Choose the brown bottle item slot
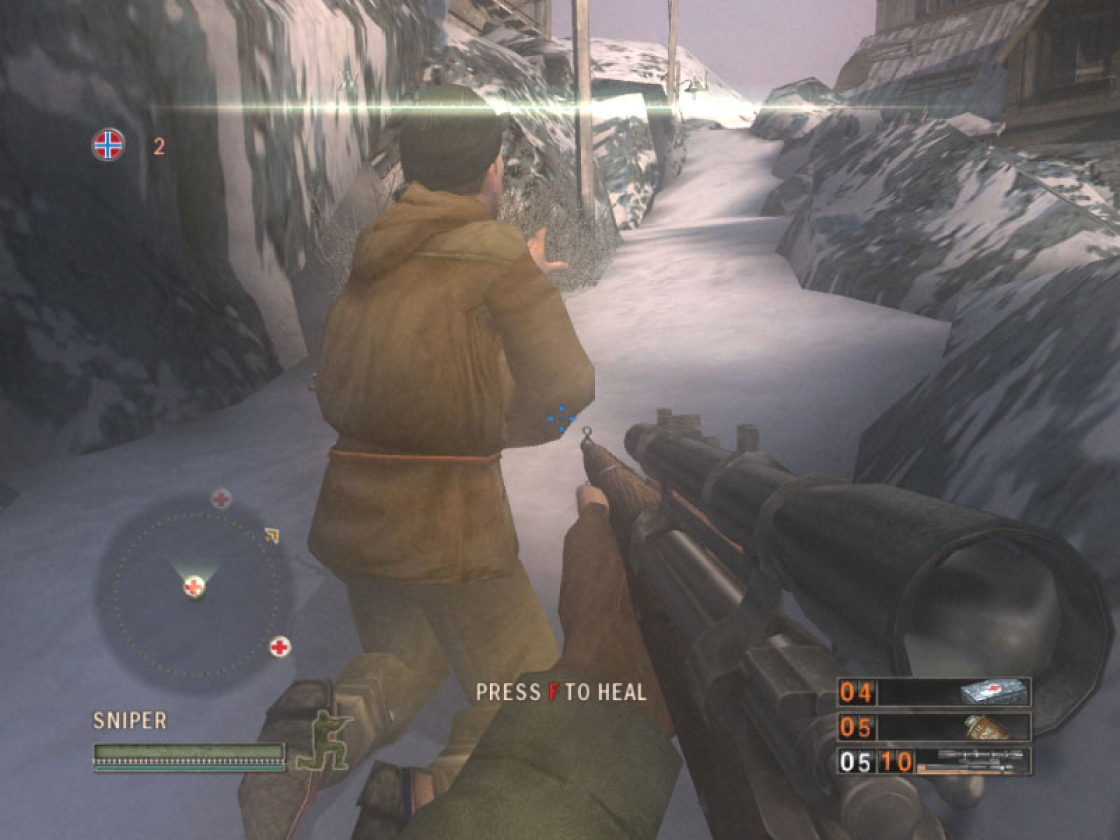 (934, 727)
